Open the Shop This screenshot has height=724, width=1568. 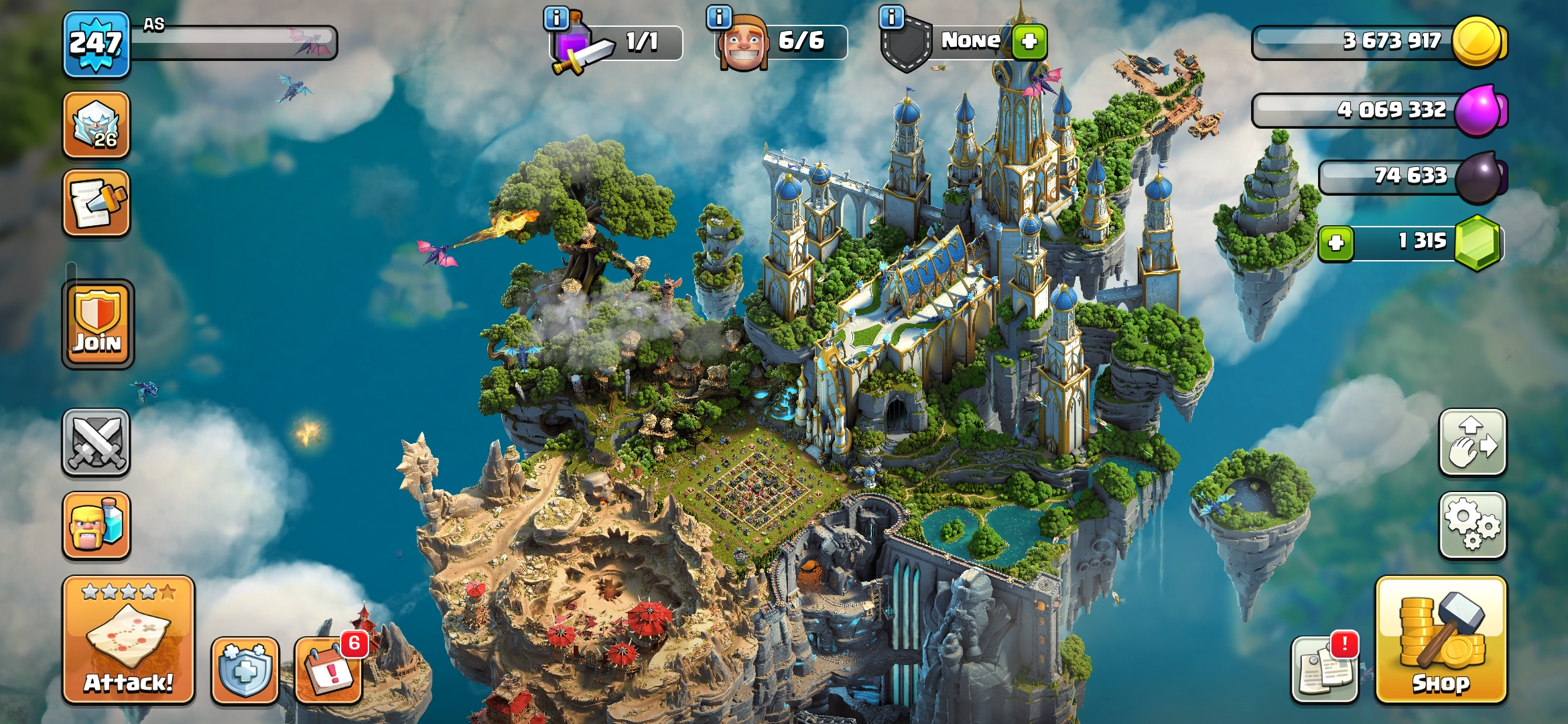1441,640
